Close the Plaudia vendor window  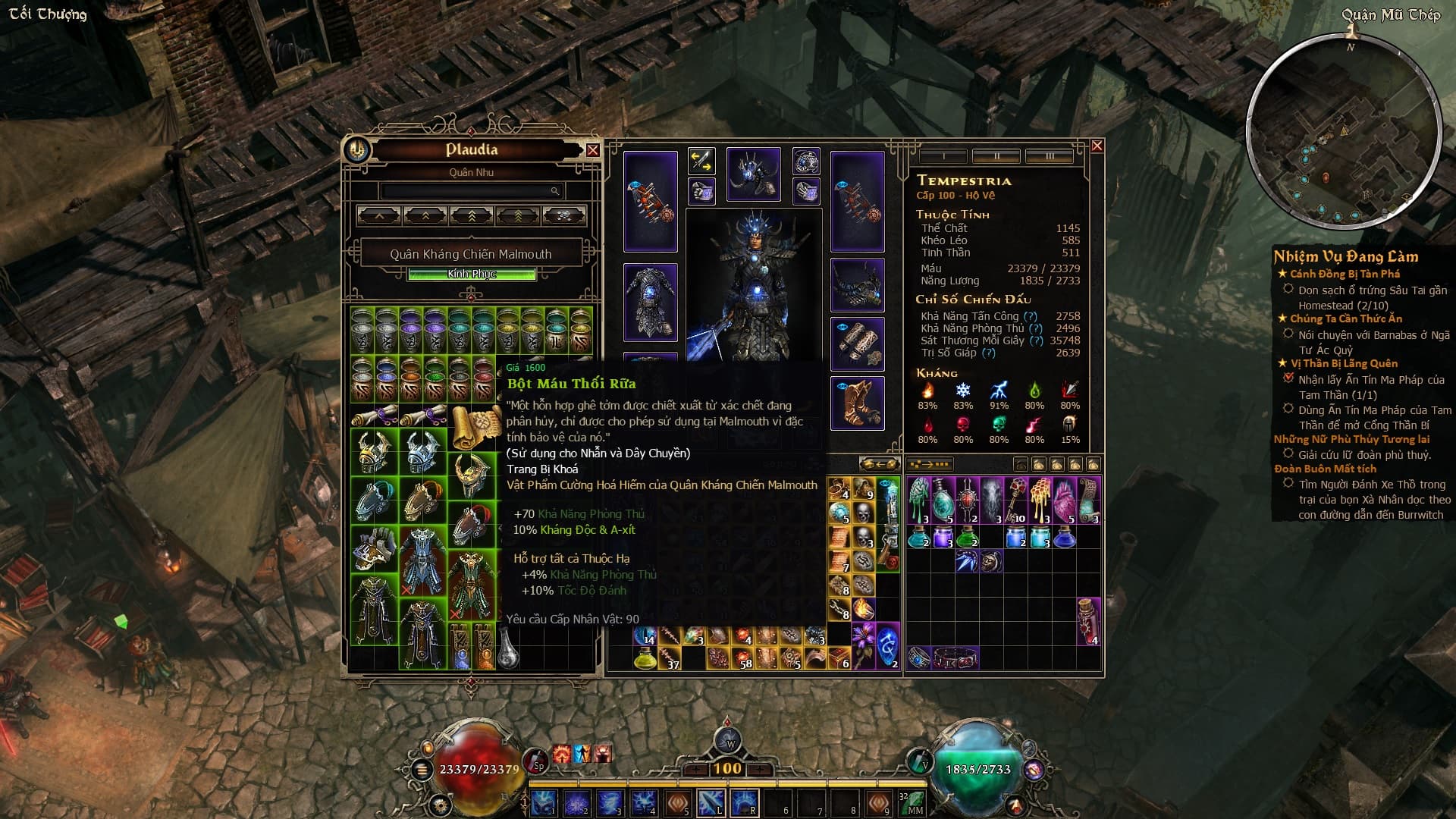pyautogui.click(x=592, y=150)
